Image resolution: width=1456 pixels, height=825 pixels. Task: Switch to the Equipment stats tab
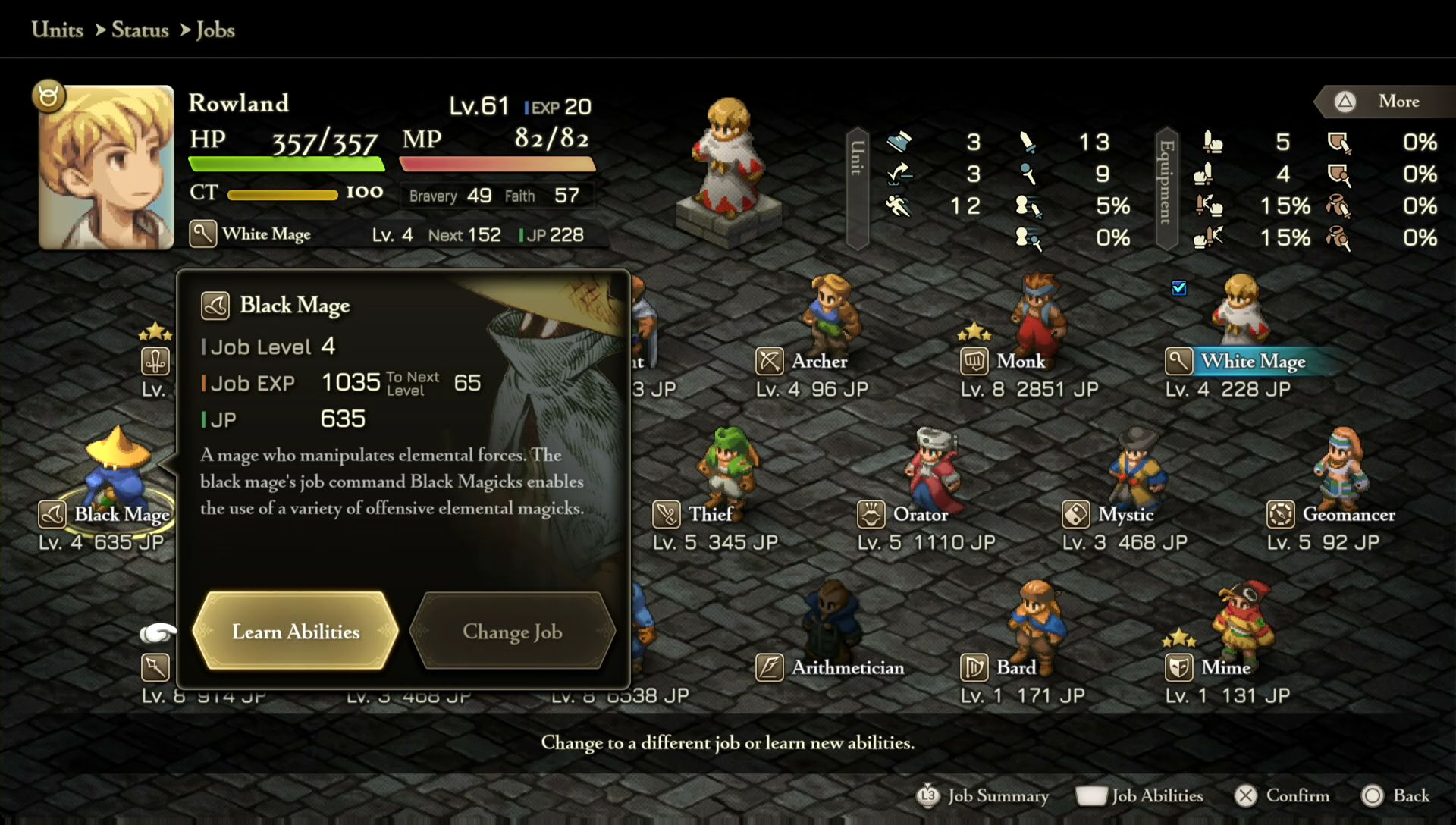pos(1166,188)
